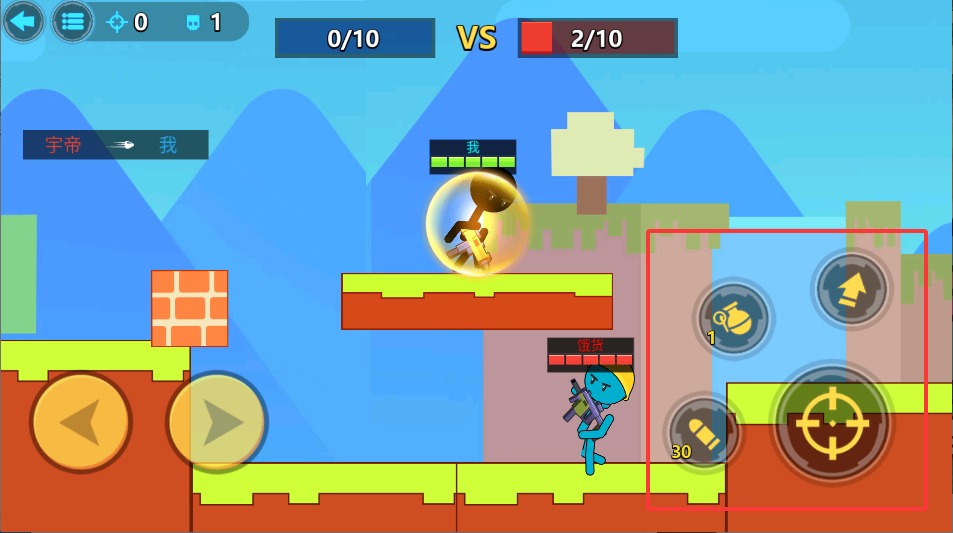Screen dimensions: 953x533
Task: Move right with the right arrow button
Action: click(x=217, y=422)
